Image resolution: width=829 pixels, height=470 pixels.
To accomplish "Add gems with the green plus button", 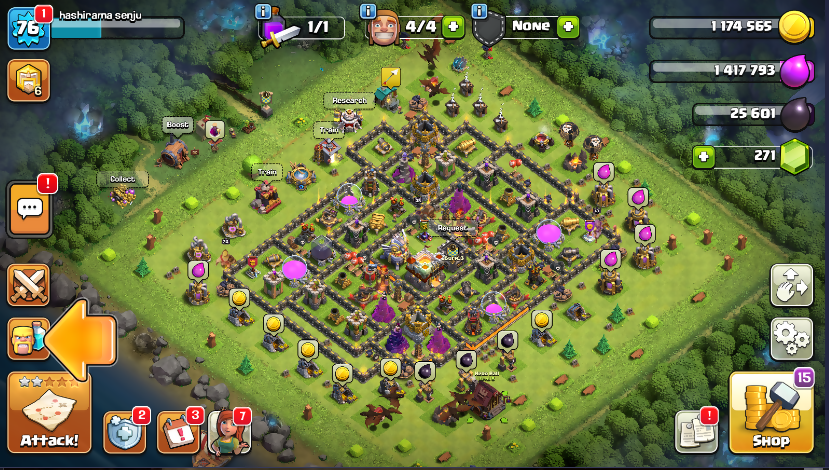I will [705, 156].
